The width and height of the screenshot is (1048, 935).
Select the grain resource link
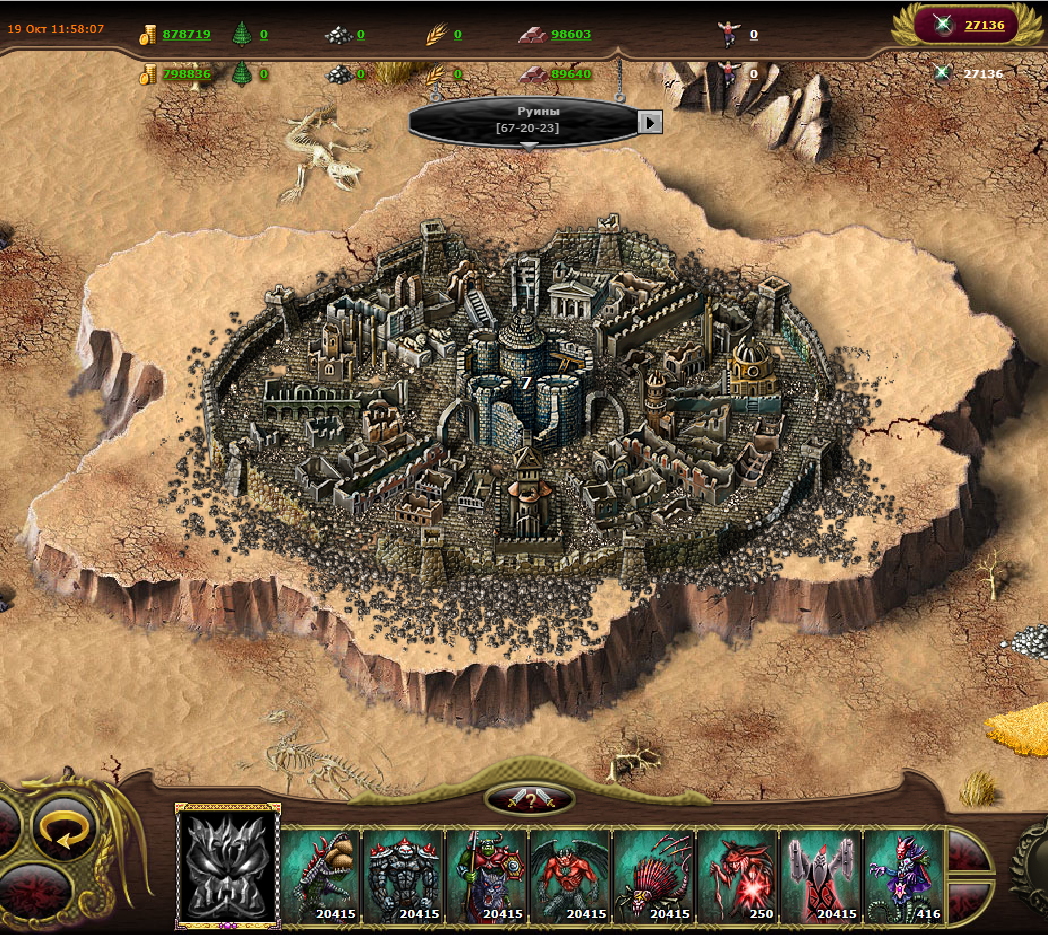point(457,34)
